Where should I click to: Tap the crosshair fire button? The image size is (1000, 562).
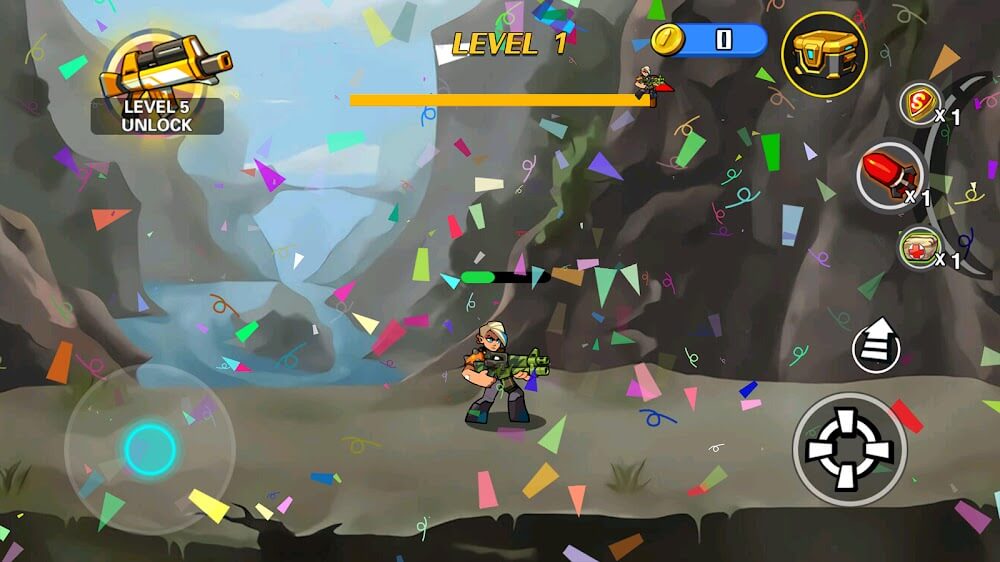[849, 449]
